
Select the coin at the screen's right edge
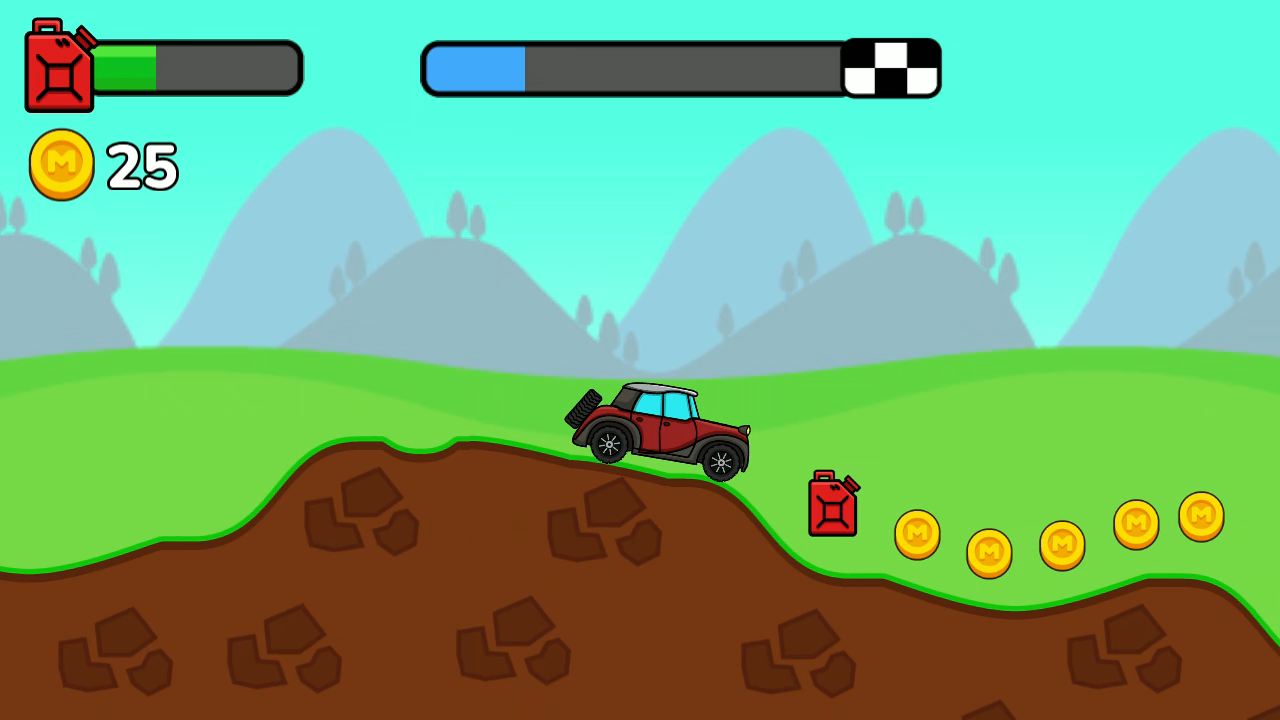click(1200, 516)
